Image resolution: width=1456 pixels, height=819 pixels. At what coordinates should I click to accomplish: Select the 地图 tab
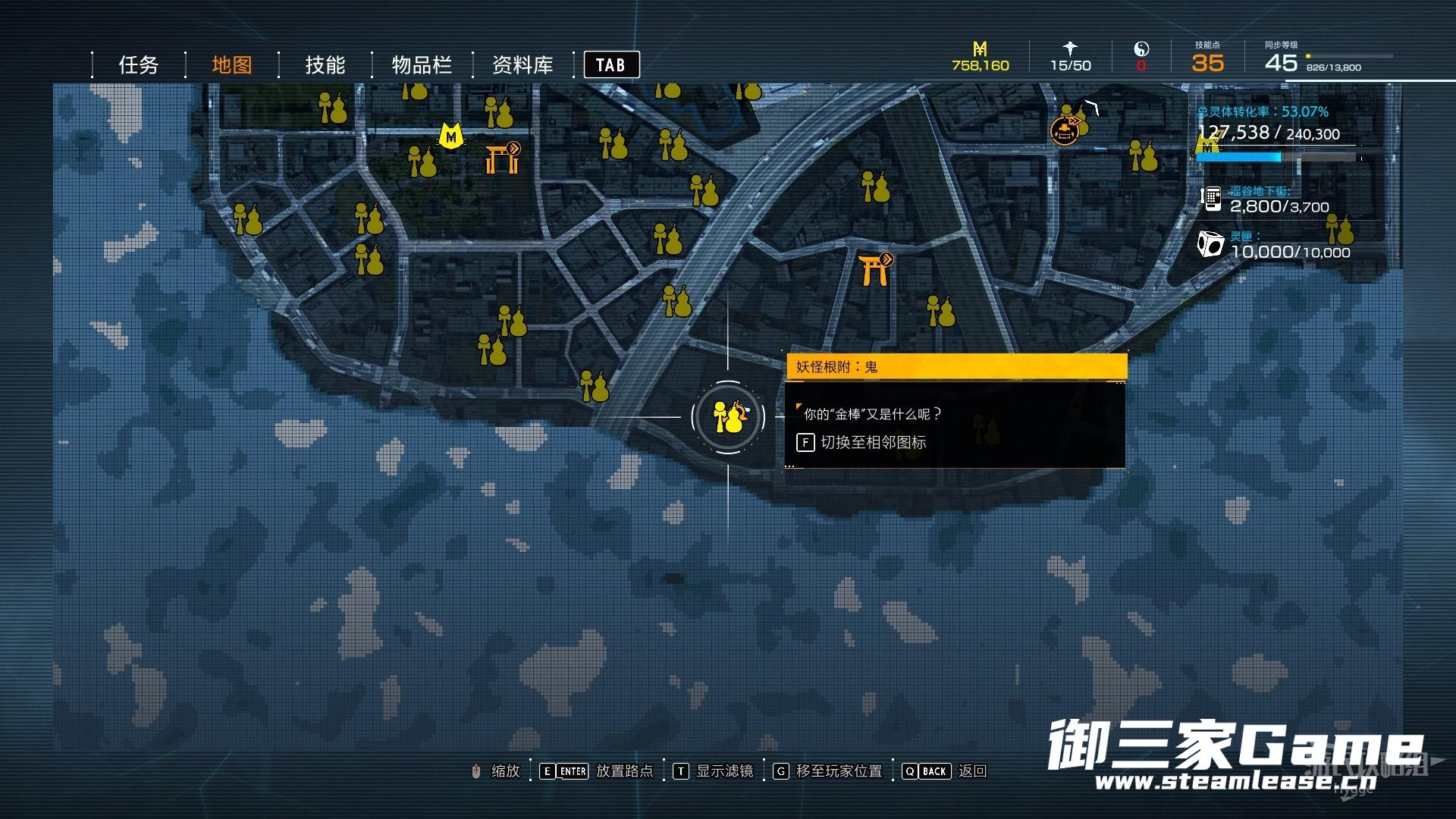(231, 65)
